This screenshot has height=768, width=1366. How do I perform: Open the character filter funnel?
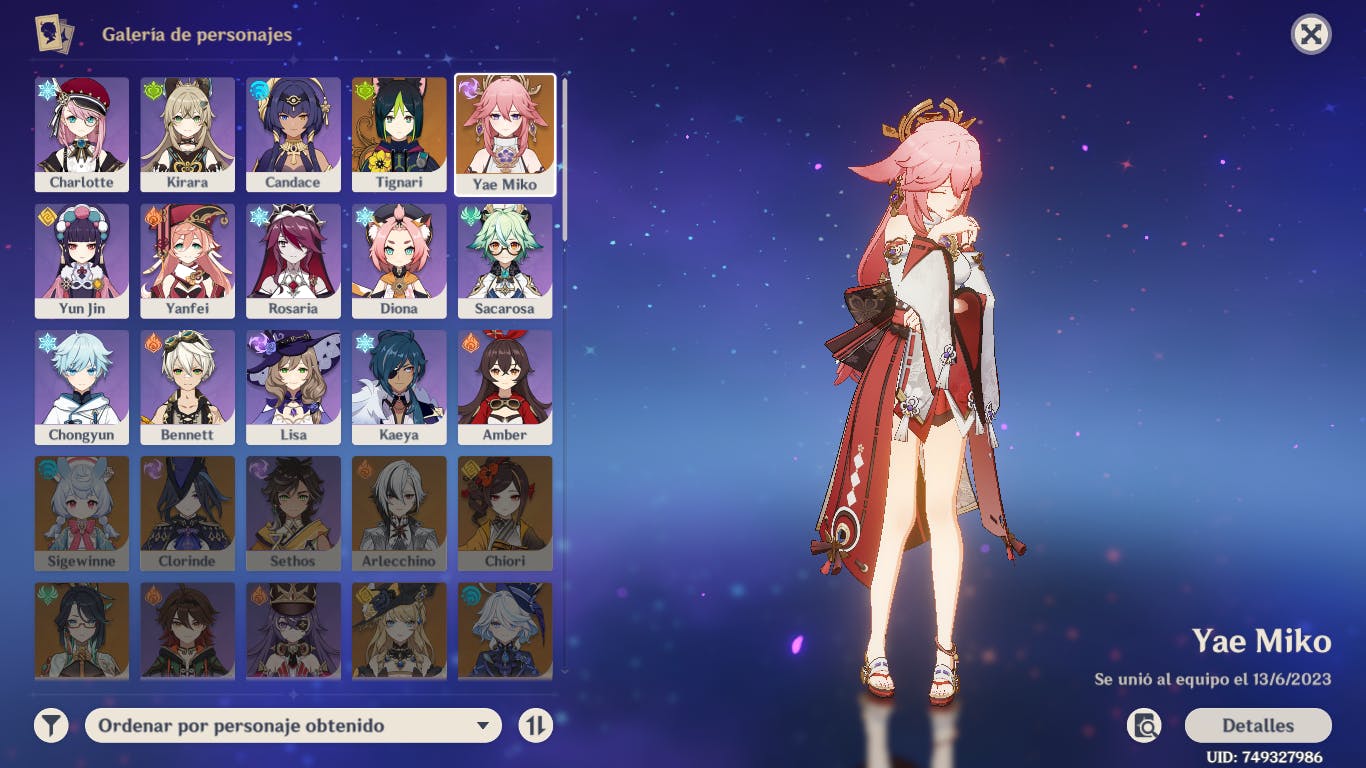coord(51,725)
